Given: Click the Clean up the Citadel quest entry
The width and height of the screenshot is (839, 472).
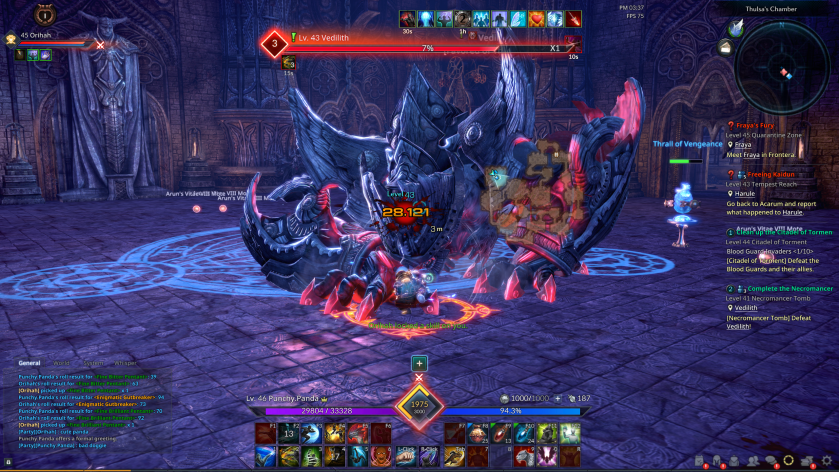Looking at the screenshot, I should [x=784, y=232].
